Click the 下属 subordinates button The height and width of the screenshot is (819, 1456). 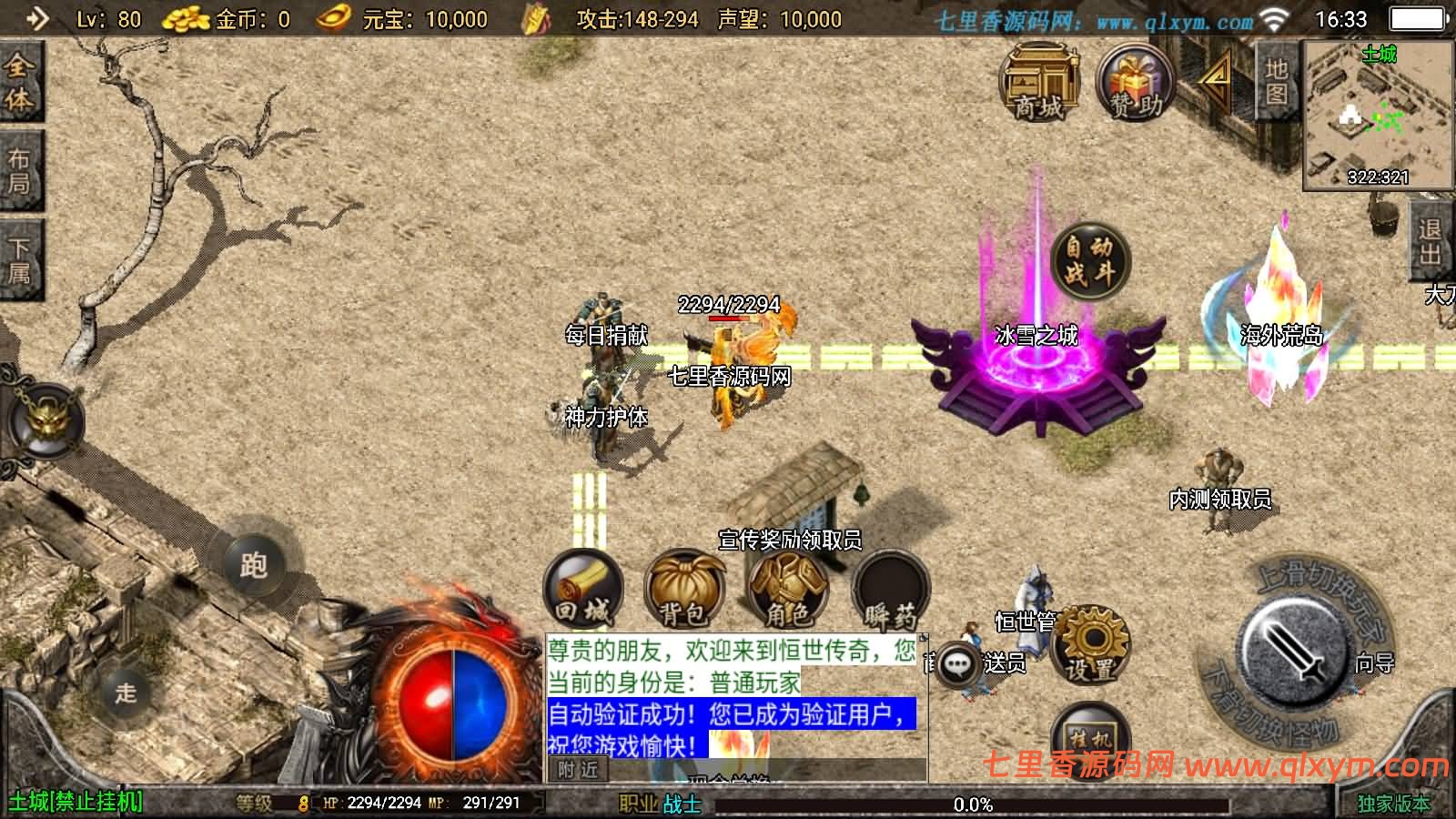click(x=20, y=255)
